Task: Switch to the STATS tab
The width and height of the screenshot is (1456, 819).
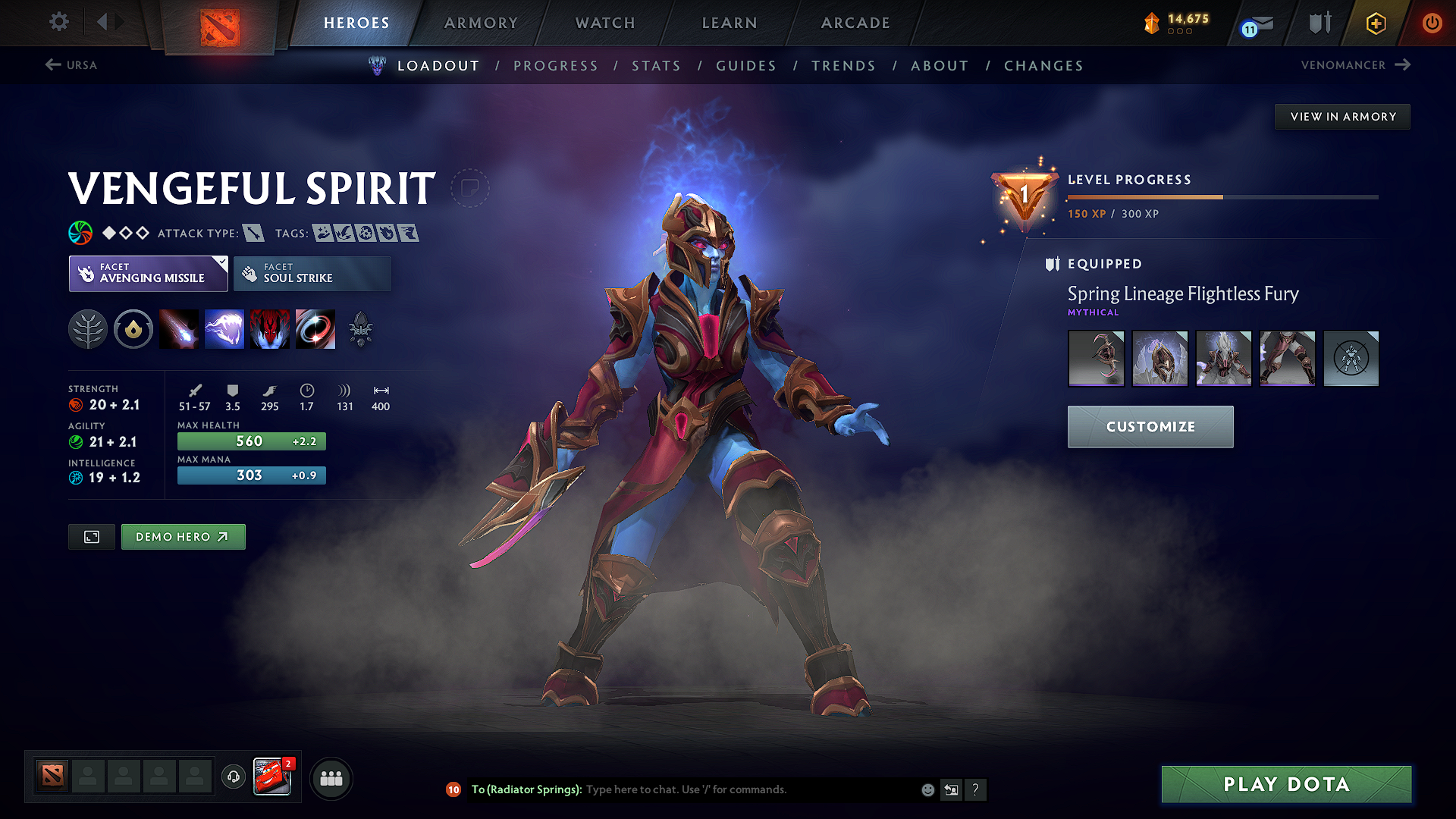Action: click(x=657, y=65)
